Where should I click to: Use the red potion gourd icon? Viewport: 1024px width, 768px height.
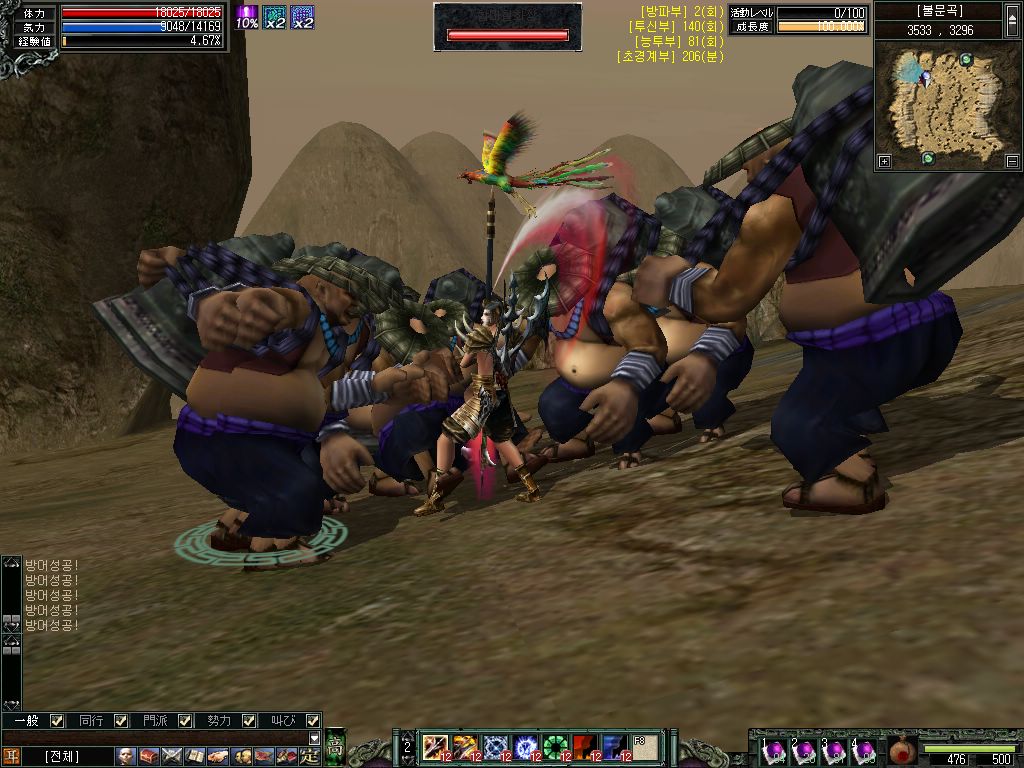click(x=902, y=750)
